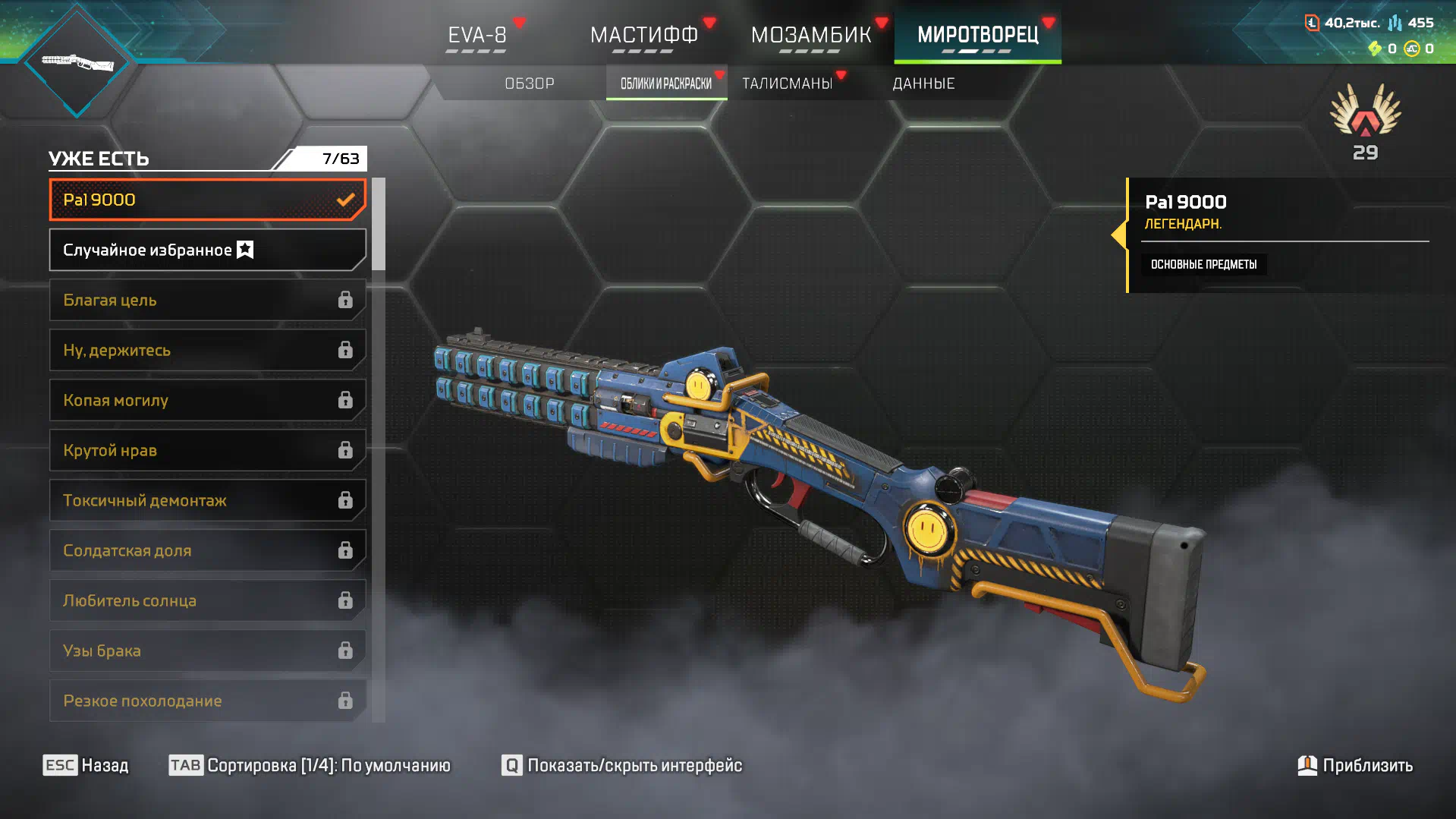Choose the Миротворец weapon tab

(x=977, y=35)
